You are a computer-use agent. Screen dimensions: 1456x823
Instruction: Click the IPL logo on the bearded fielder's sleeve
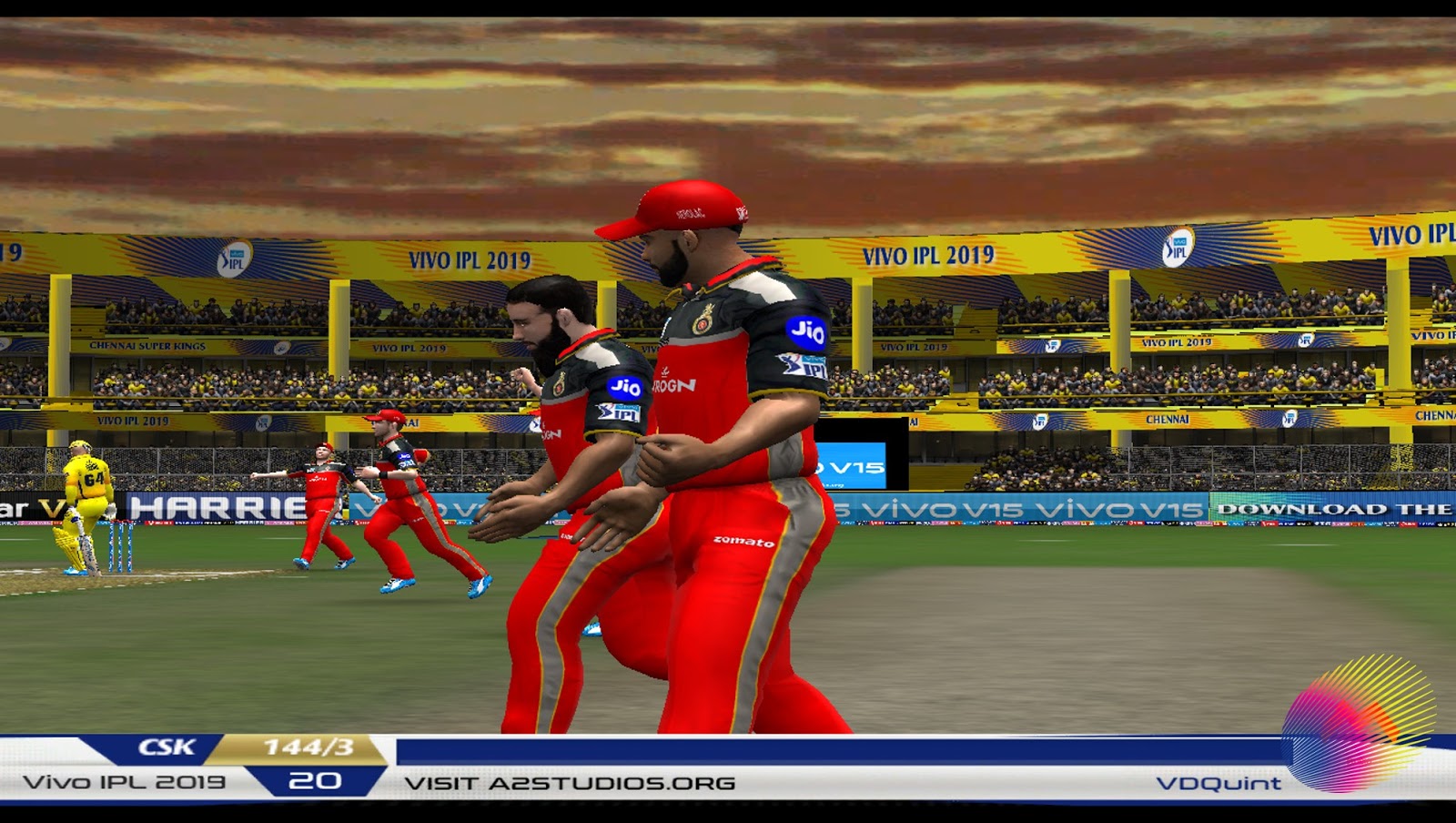[620, 411]
